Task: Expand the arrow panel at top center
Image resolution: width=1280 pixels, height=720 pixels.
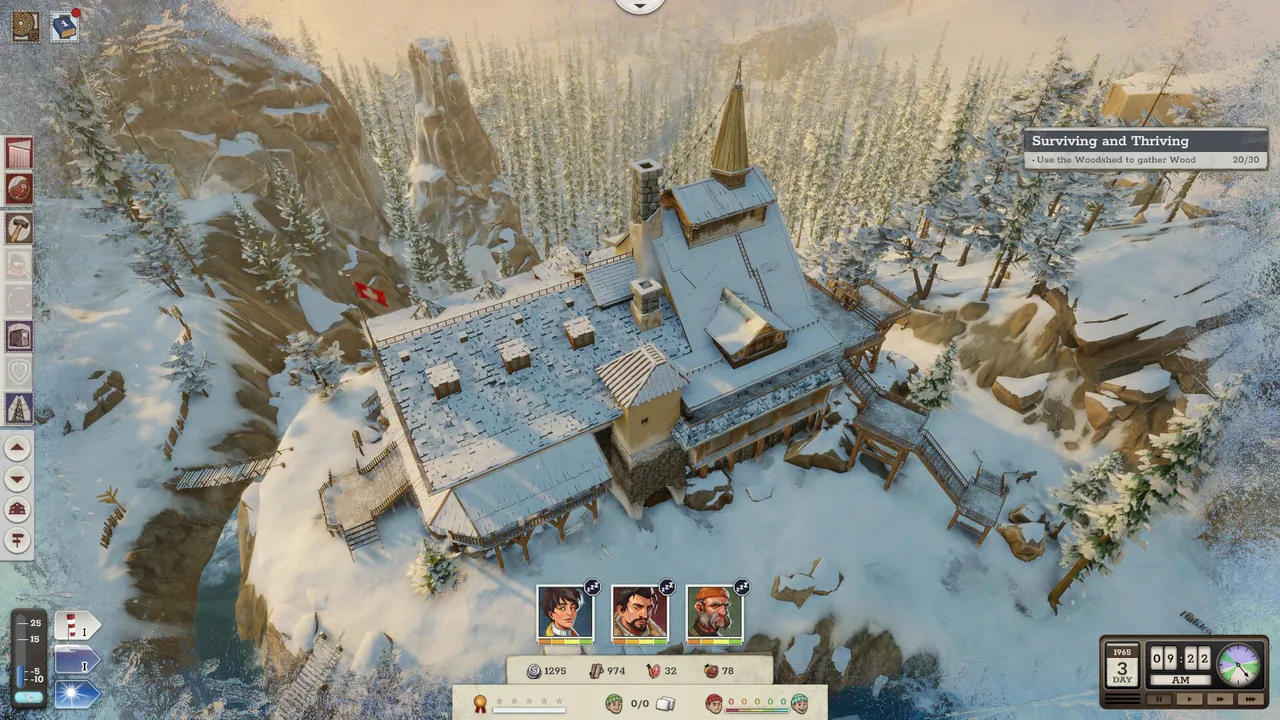Action: click(640, 6)
